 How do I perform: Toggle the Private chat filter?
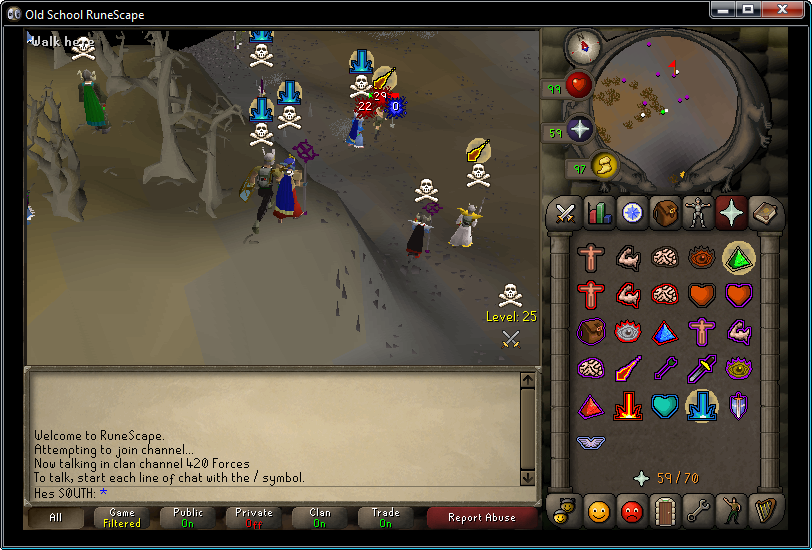tap(254, 518)
